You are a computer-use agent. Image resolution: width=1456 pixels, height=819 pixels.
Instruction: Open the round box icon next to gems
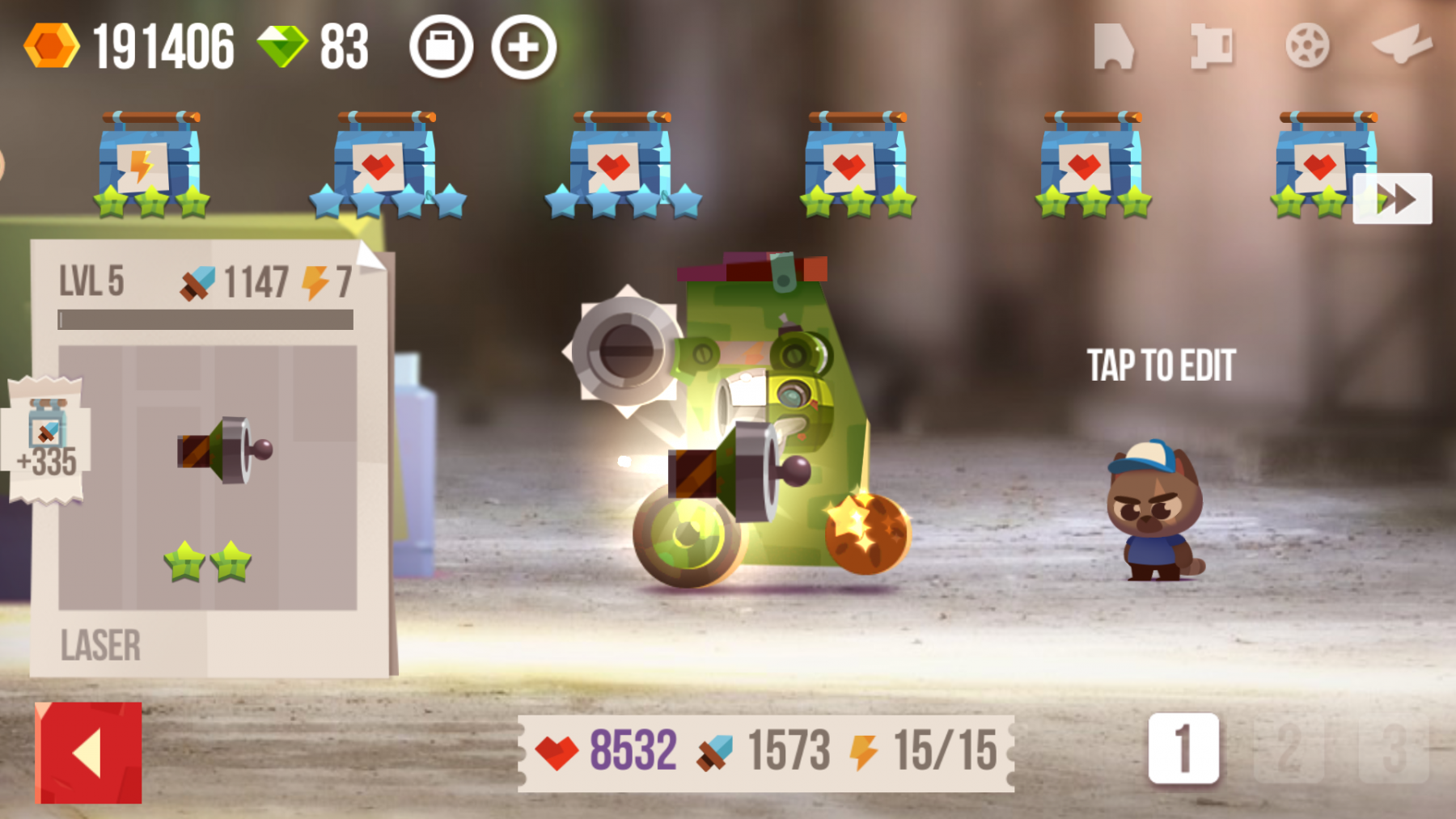click(x=441, y=47)
